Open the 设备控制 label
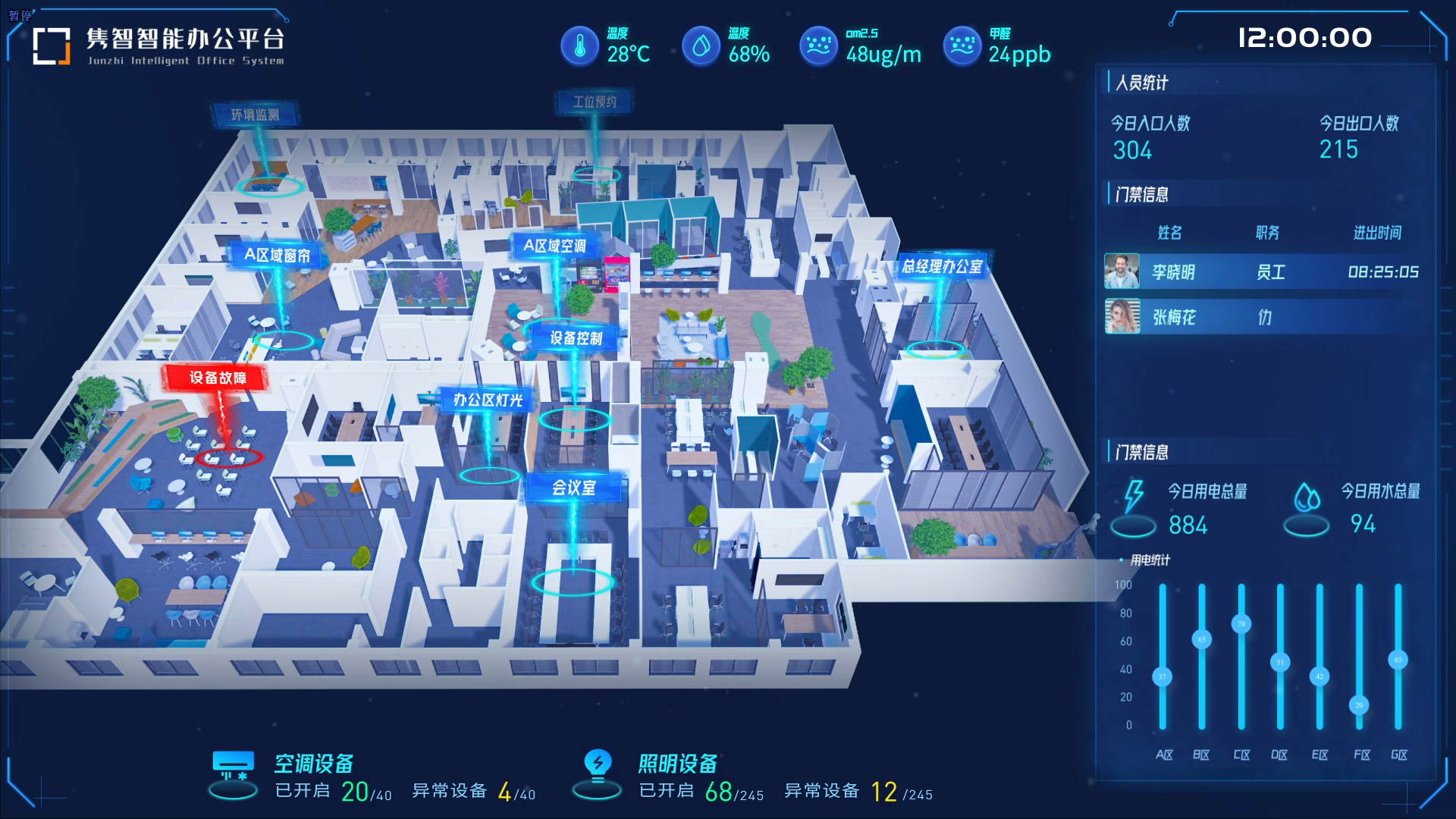The width and height of the screenshot is (1456, 819). click(x=576, y=338)
